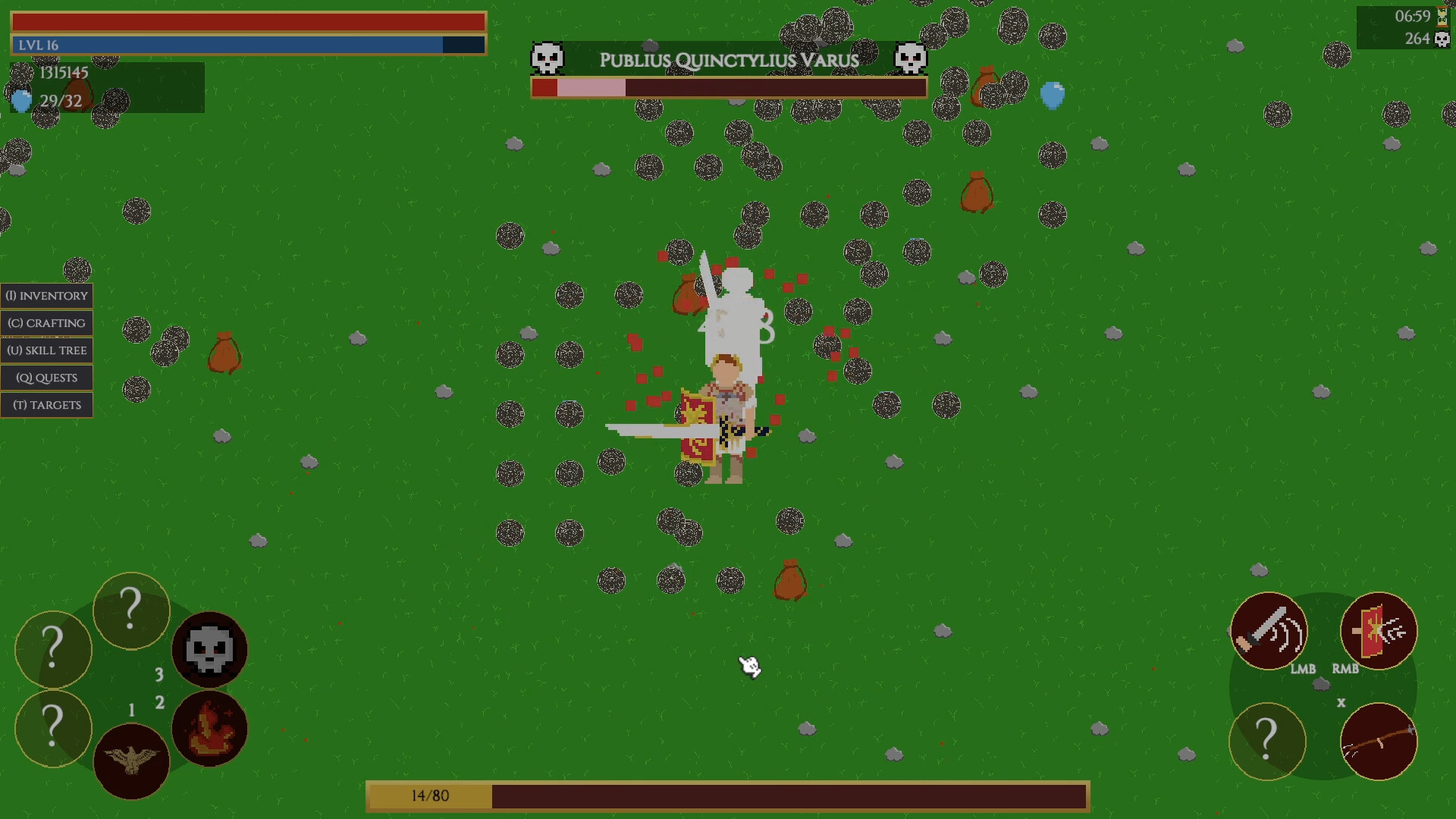Screen dimensions: 1456x819
Task: View the (U) Skill Tree
Action: (46, 350)
